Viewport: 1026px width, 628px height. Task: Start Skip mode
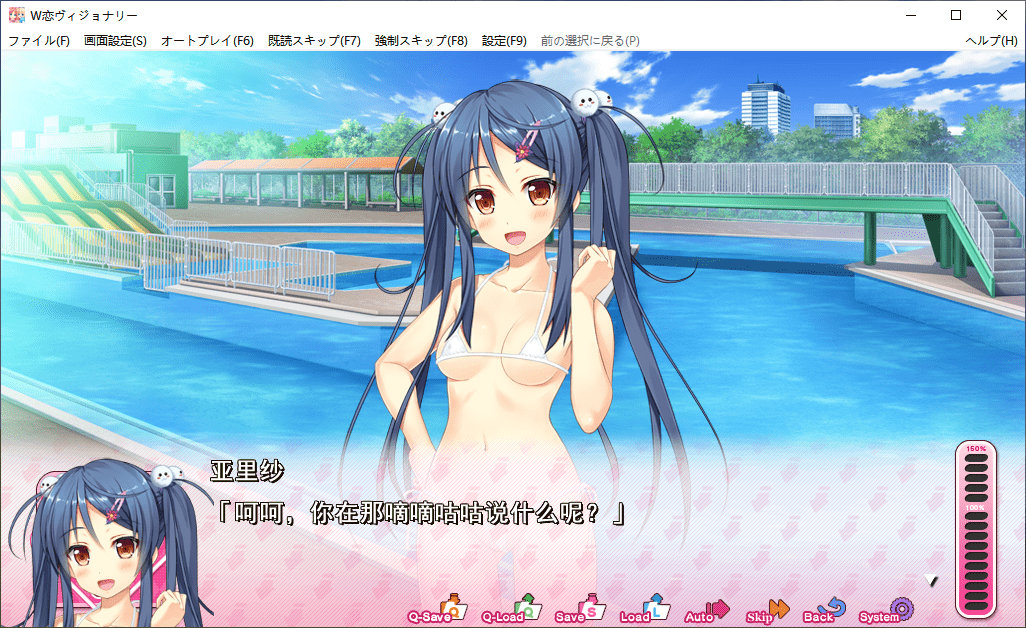[768, 611]
